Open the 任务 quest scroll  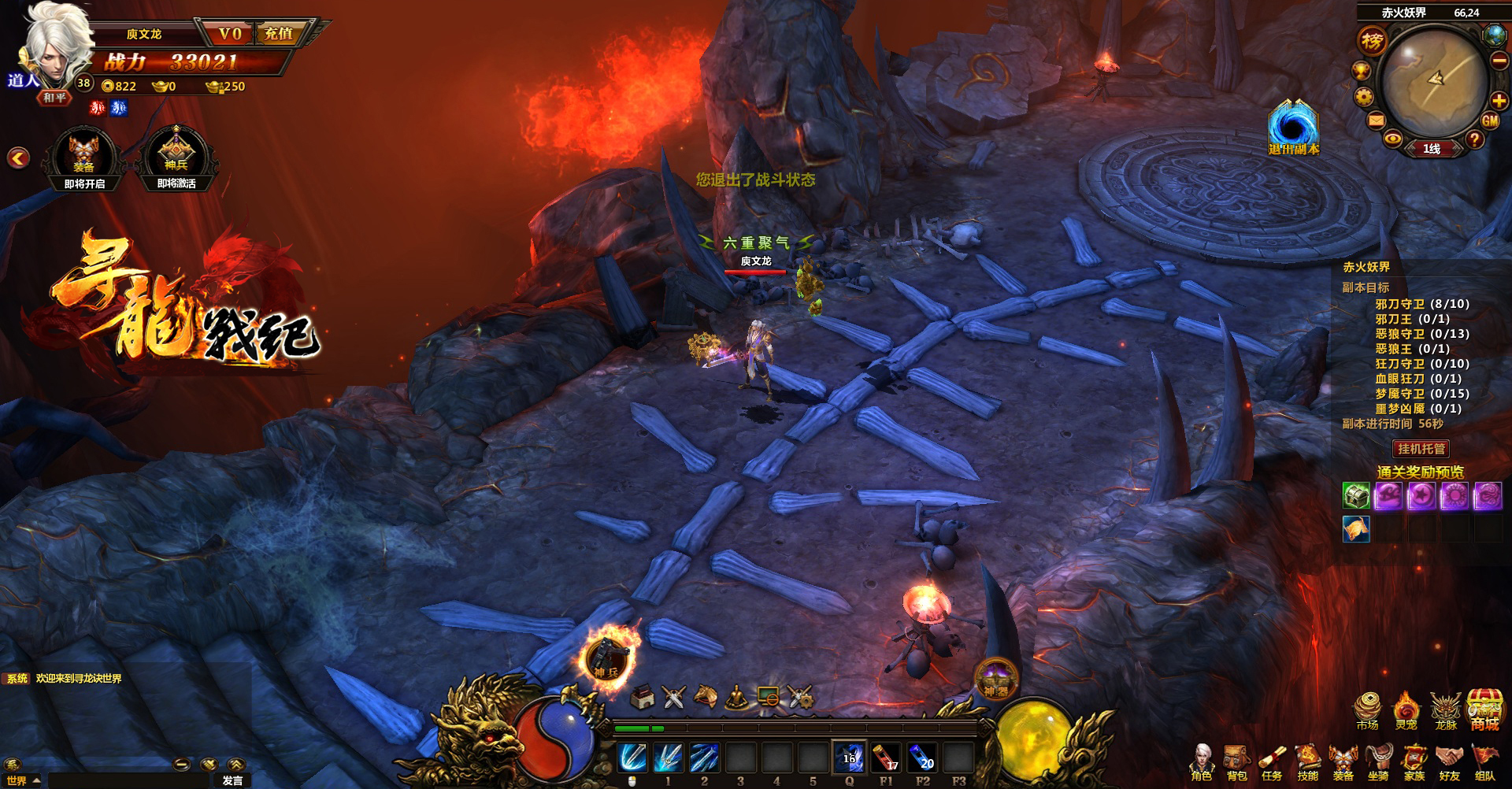point(1272,763)
